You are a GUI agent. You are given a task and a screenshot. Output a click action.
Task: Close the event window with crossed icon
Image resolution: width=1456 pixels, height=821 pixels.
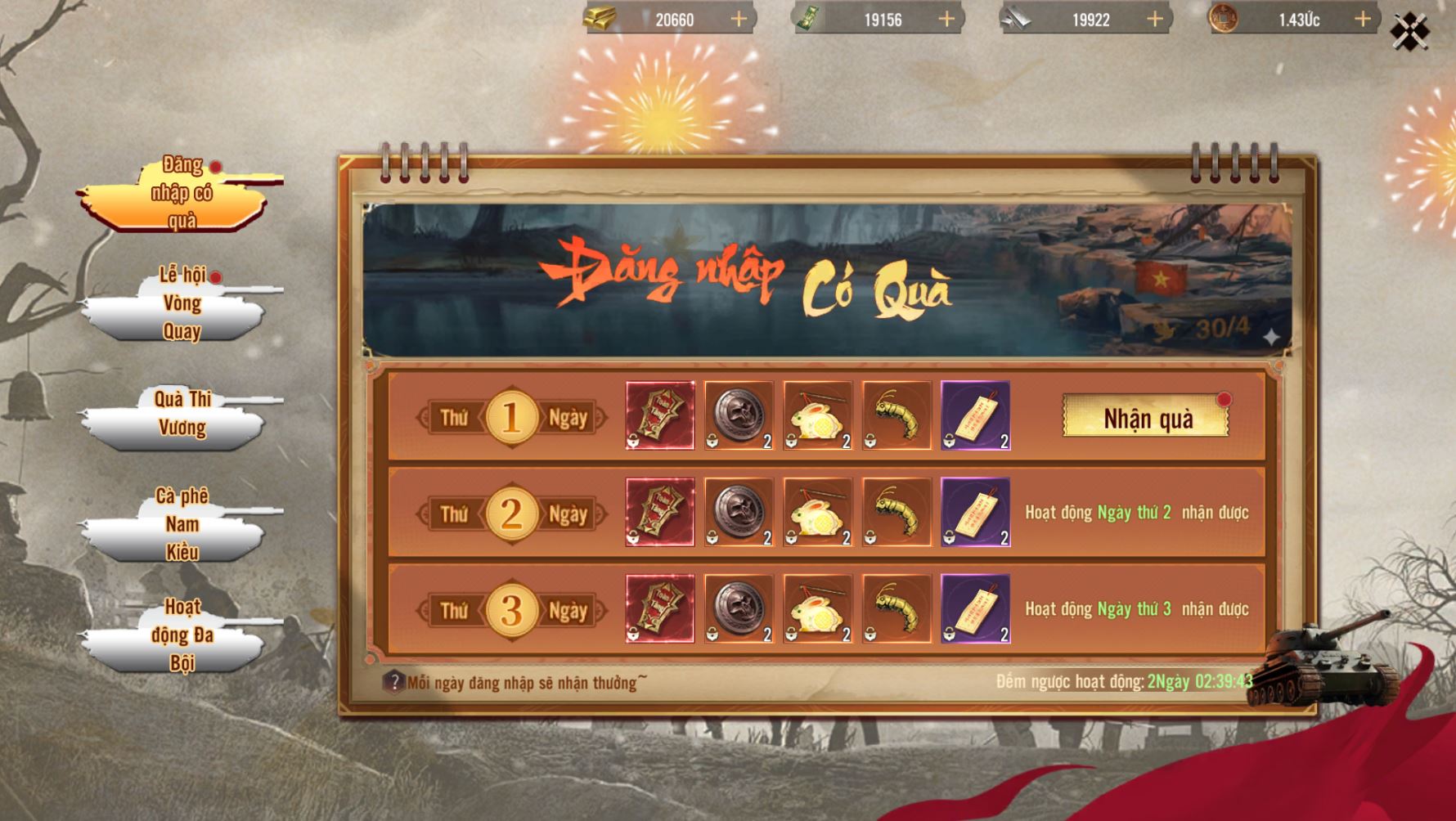(x=1409, y=31)
